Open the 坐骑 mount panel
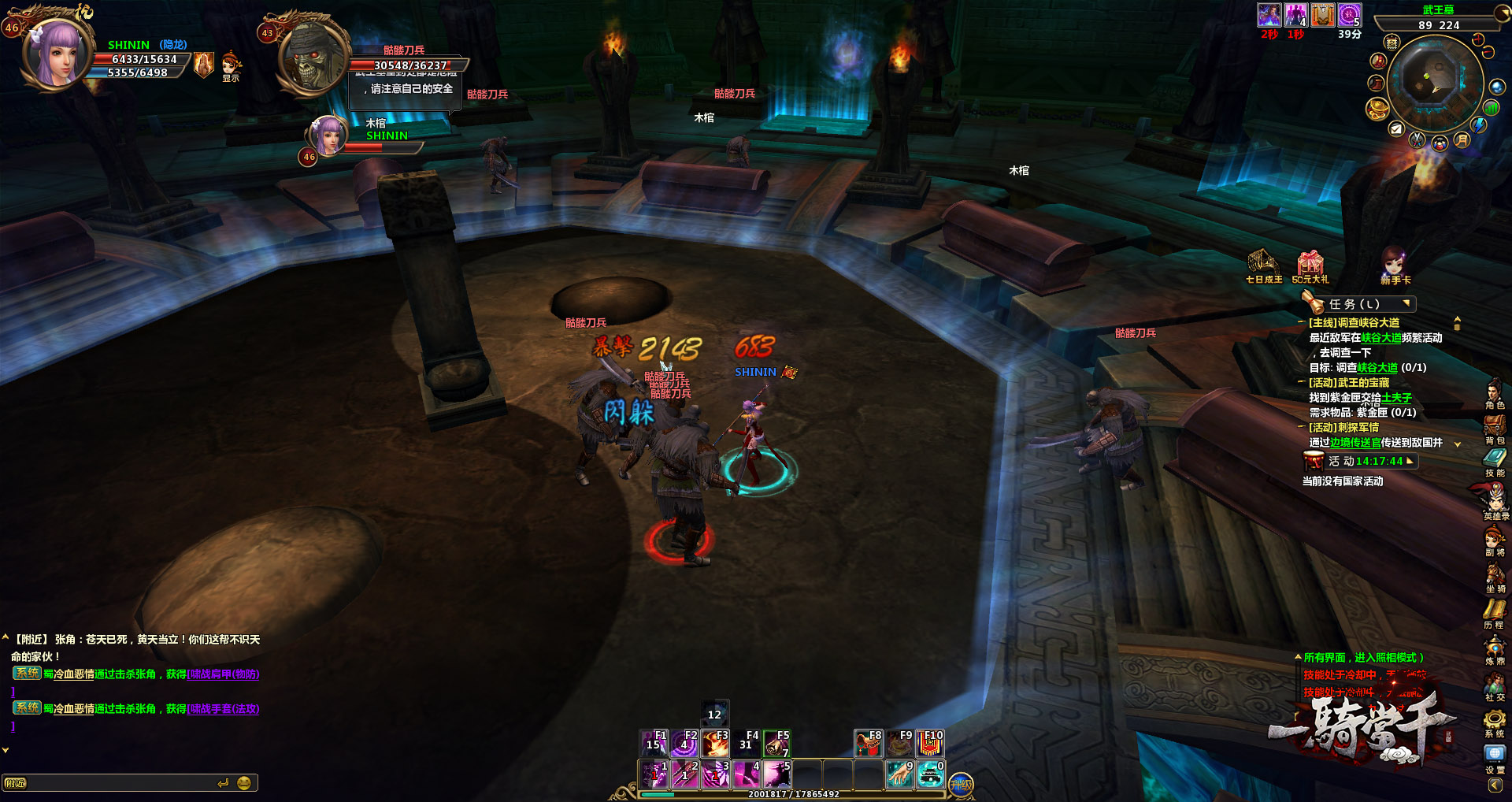This screenshot has height=802, width=1512. 1494,577
